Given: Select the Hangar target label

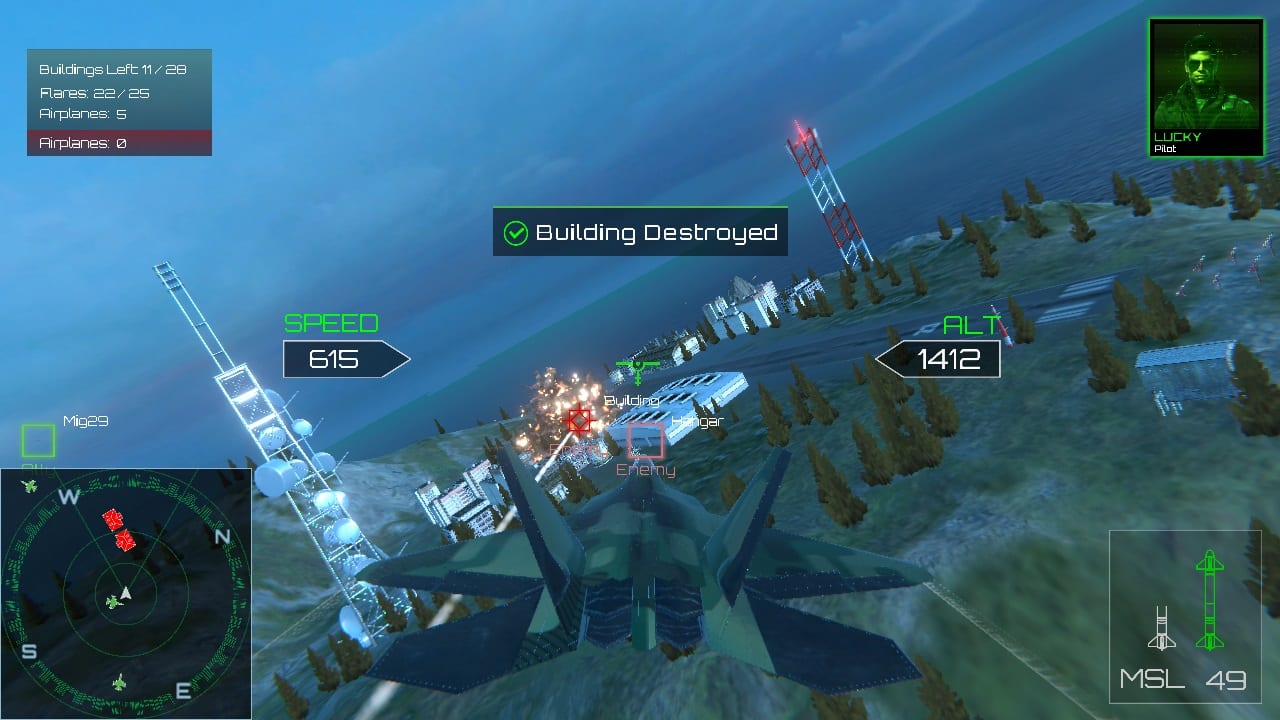Looking at the screenshot, I should coord(699,421).
